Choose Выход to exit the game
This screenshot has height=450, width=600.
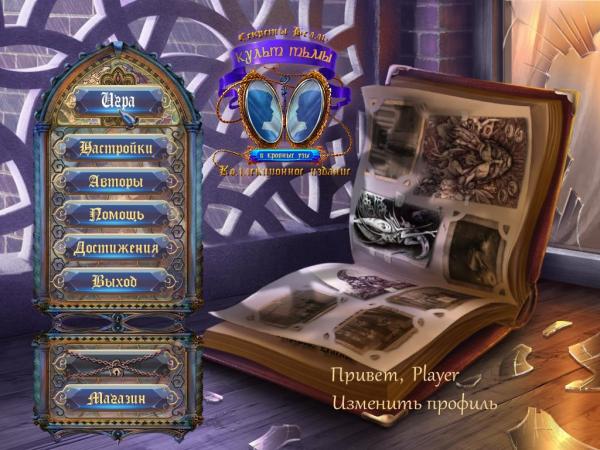point(116,280)
